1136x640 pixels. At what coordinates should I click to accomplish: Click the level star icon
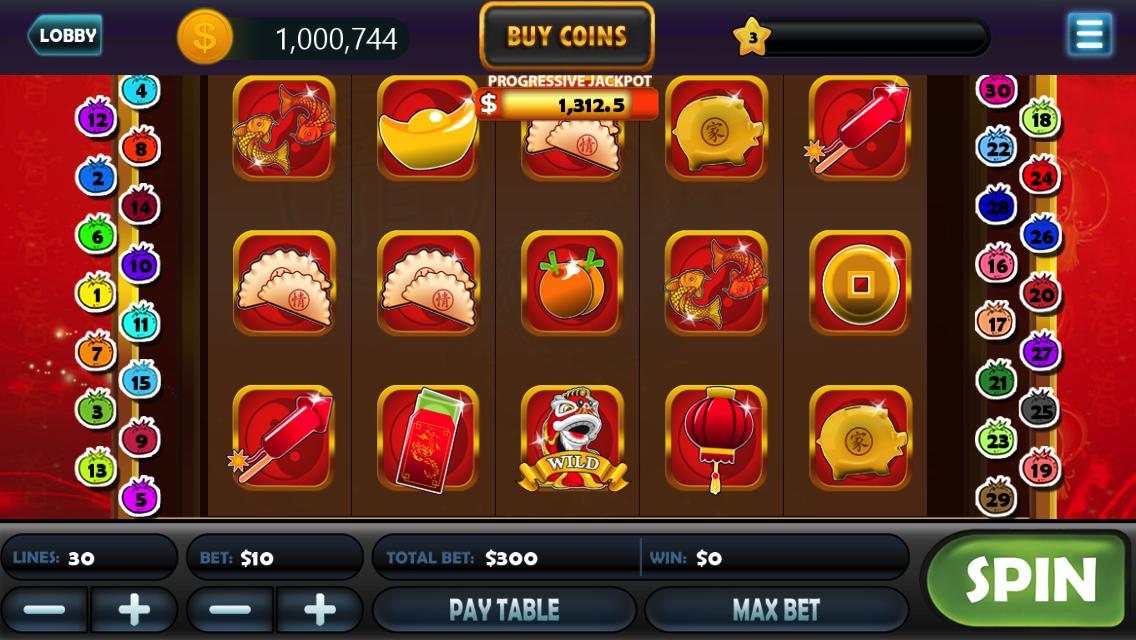pyautogui.click(x=752, y=38)
